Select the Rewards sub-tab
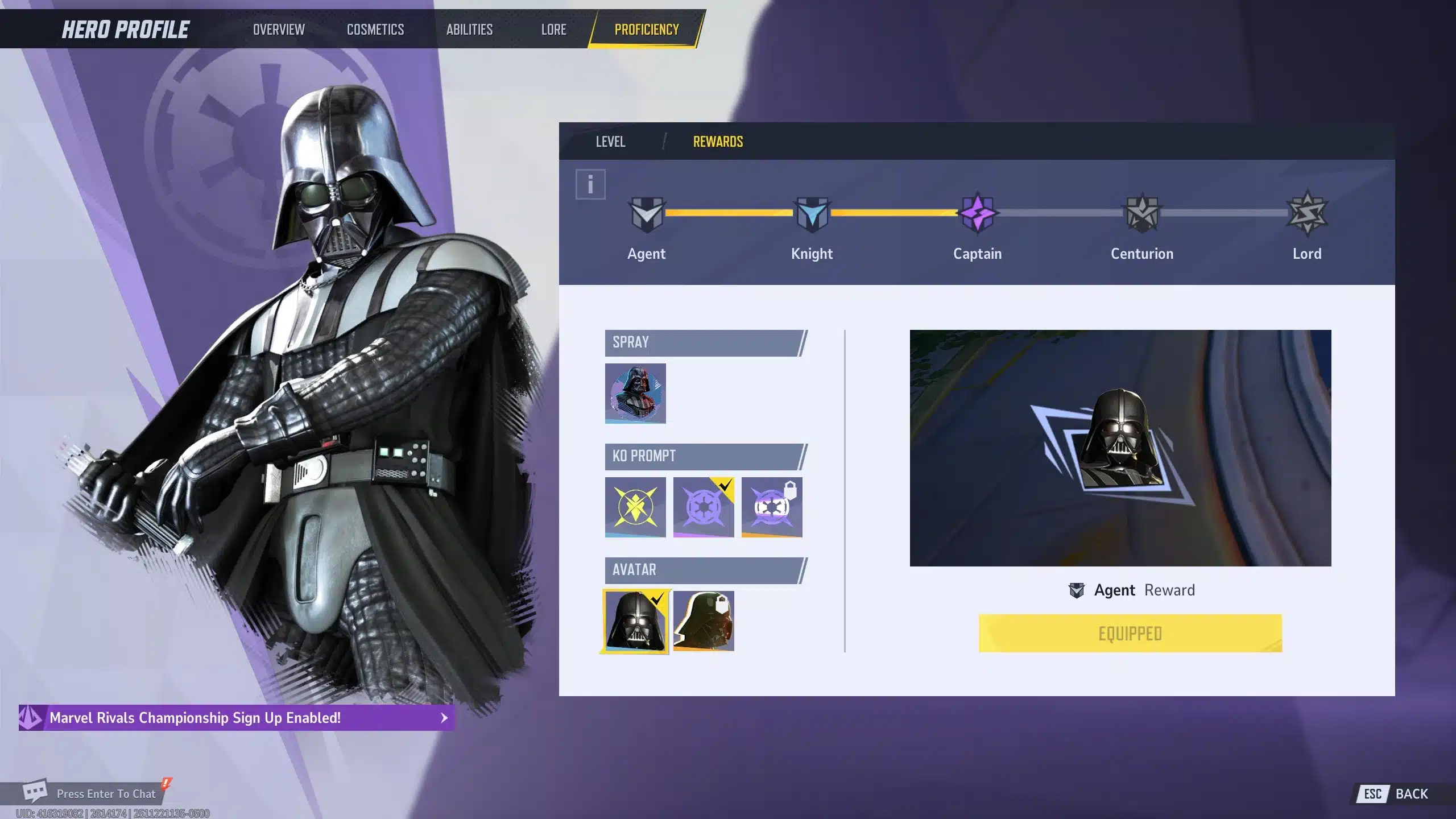1456x819 pixels. 718,142
